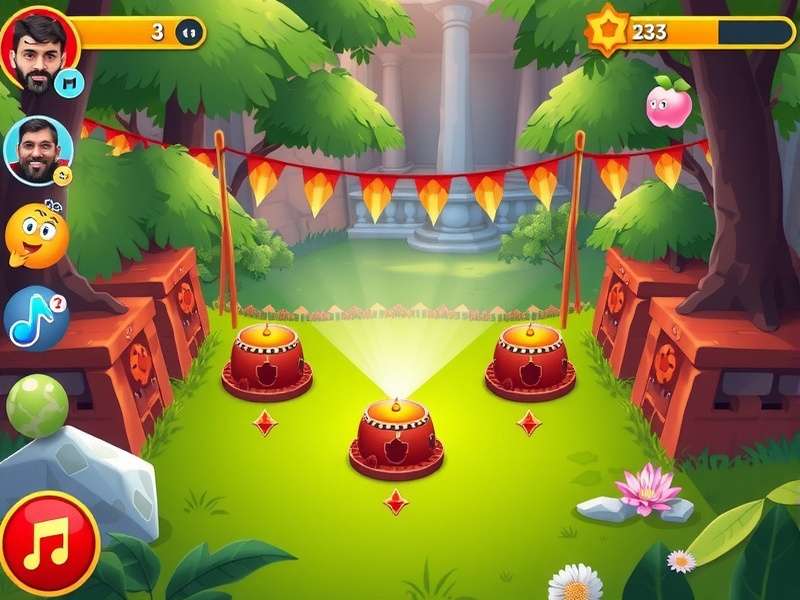Tap the green ball icon
Viewport: 800px width, 600px height.
pos(37,405)
